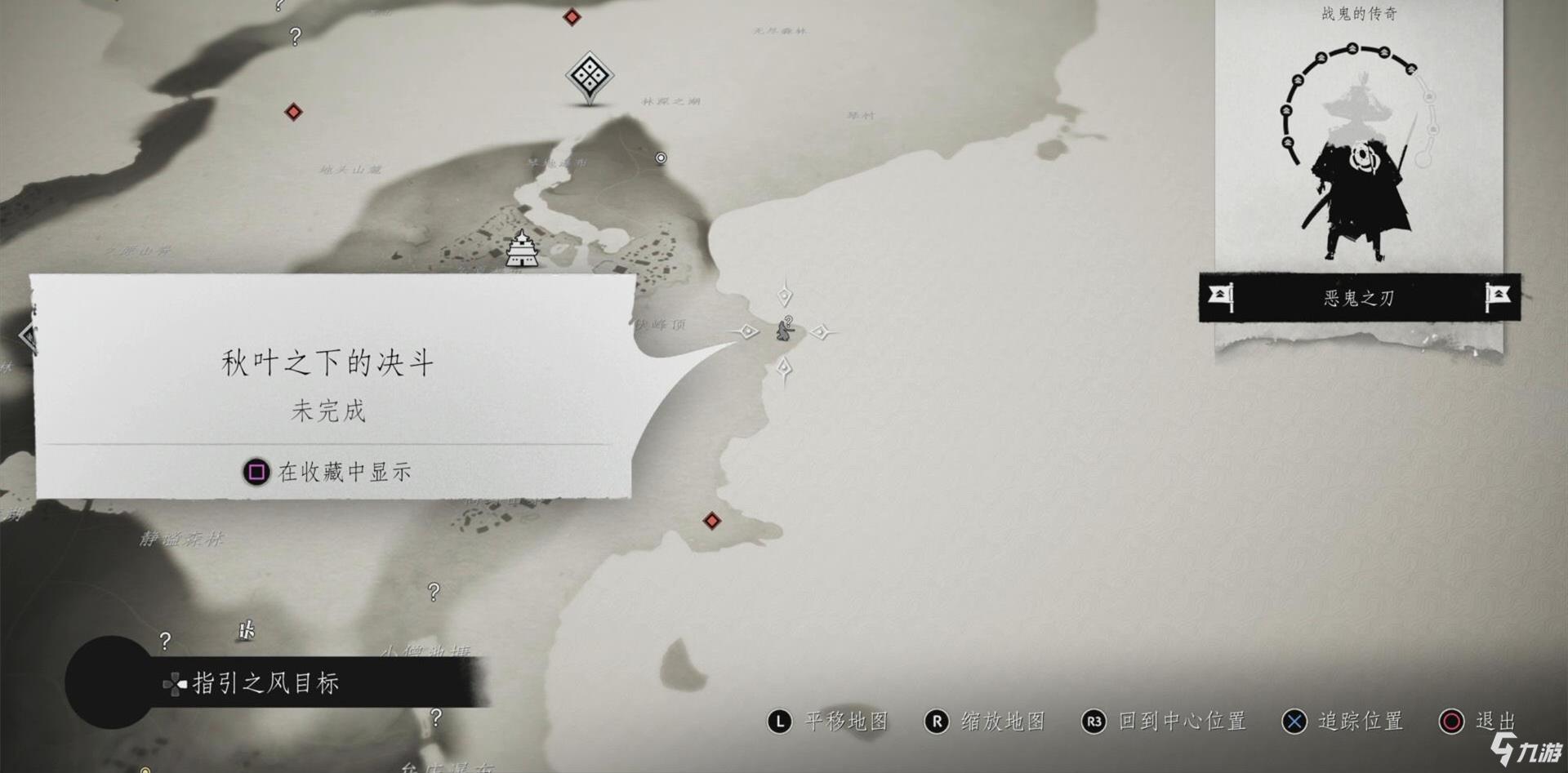
Task: Select the duel marker under the map cursor
Action: (784, 331)
